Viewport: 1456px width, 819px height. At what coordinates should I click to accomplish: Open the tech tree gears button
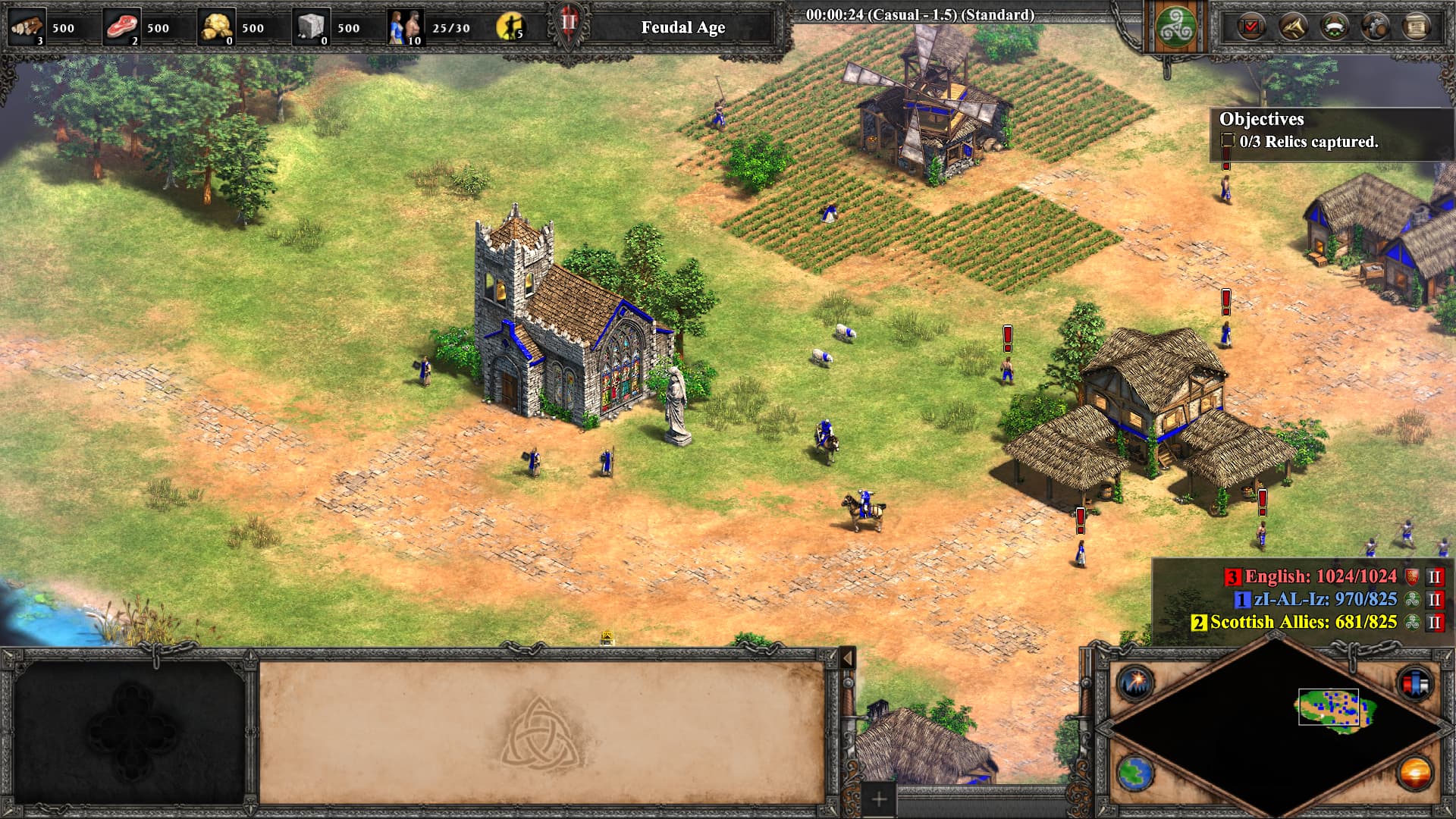tap(1376, 27)
